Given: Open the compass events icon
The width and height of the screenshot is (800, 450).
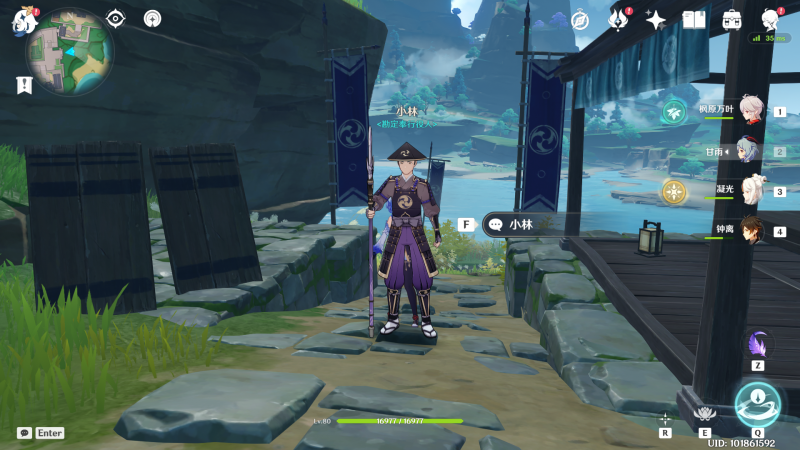Looking at the screenshot, I should pyautogui.click(x=580, y=20).
